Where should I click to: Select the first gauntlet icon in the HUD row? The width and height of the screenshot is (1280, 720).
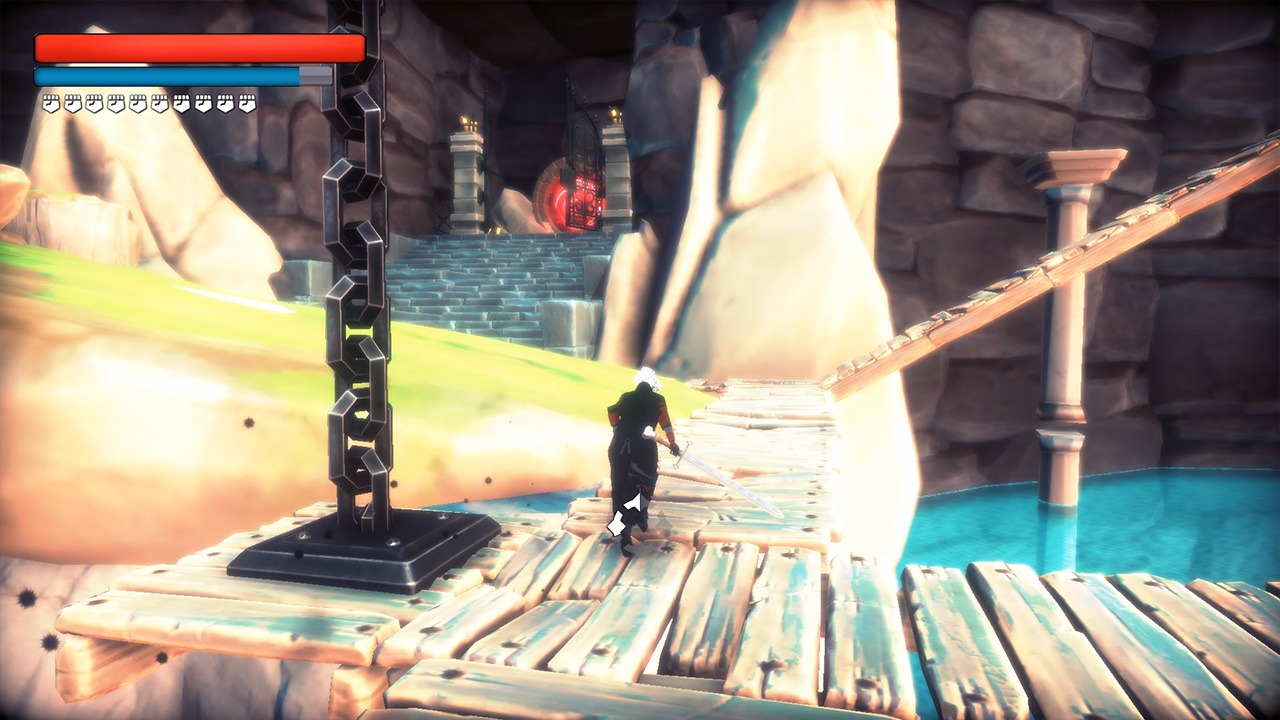click(51, 102)
